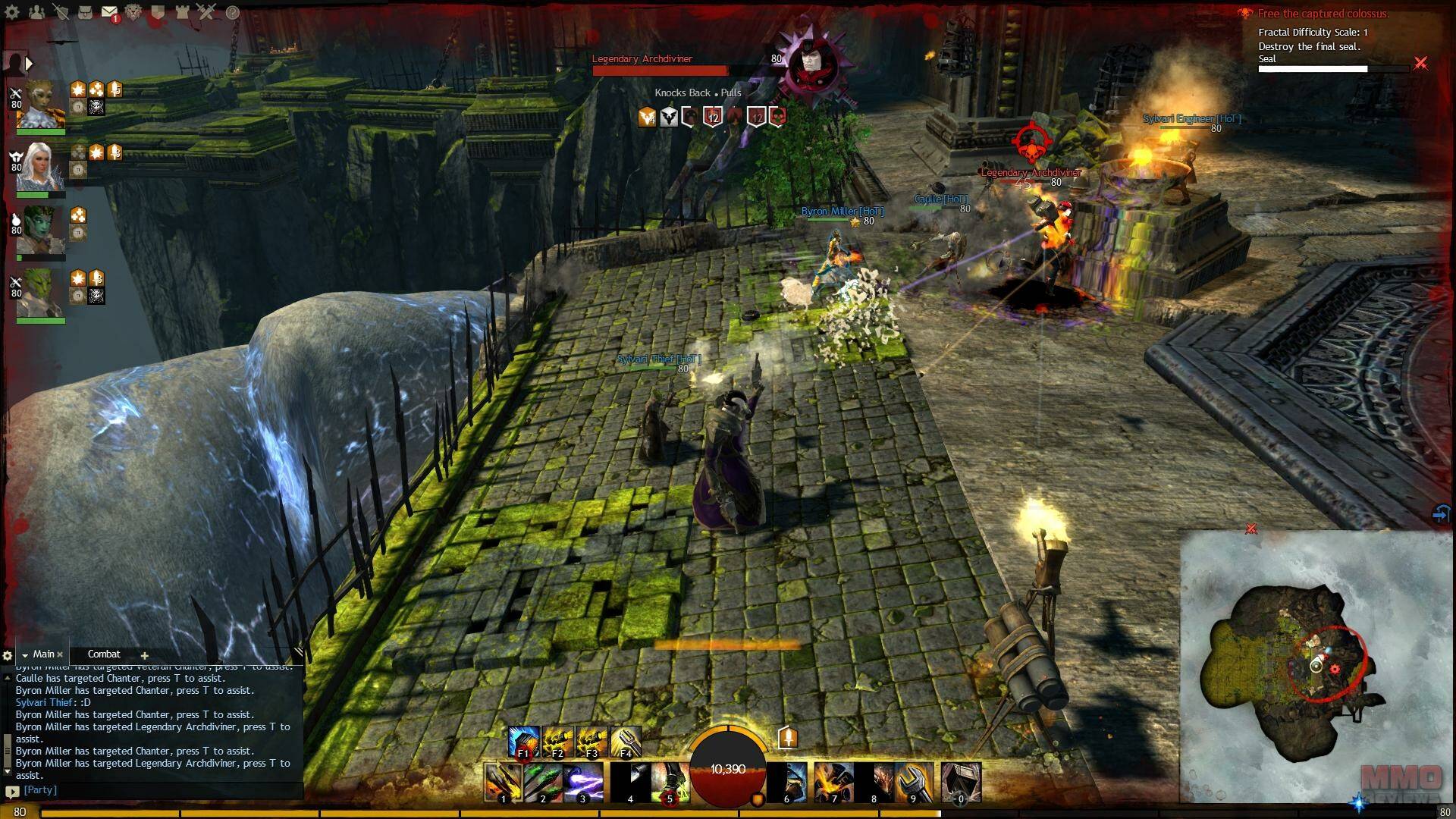Viewport: 1456px width, 819px height.
Task: Open the crossed swords PvP panel
Action: [x=206, y=12]
